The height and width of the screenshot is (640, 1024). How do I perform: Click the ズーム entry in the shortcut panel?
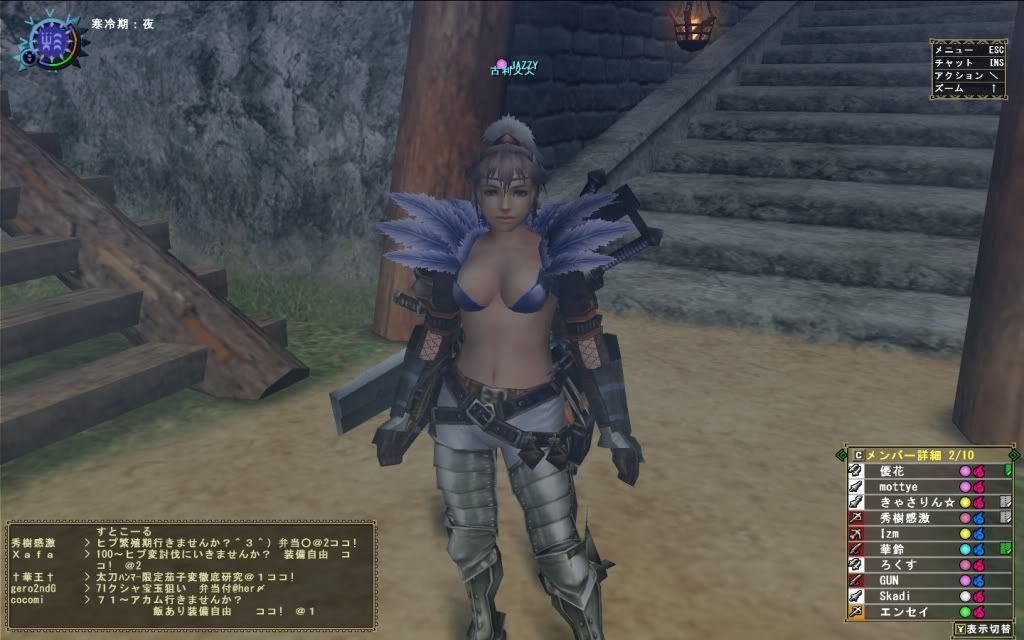pos(966,89)
